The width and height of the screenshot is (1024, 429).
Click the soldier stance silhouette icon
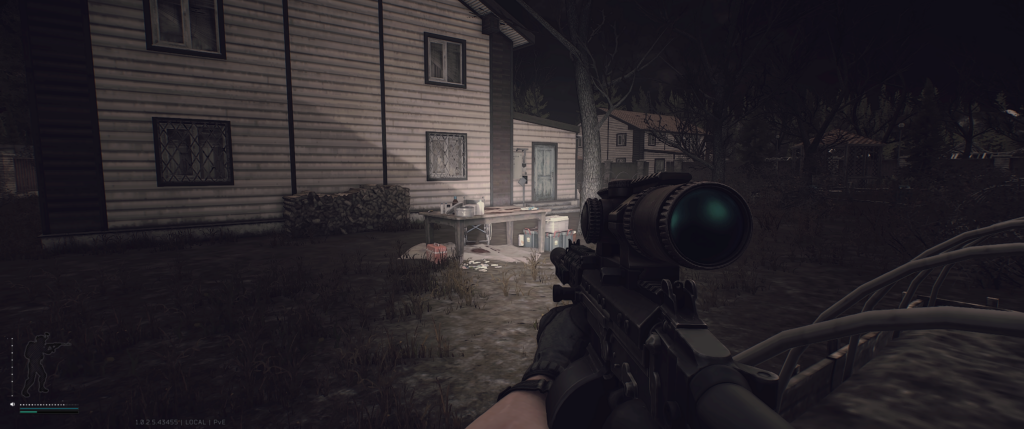(x=40, y=364)
